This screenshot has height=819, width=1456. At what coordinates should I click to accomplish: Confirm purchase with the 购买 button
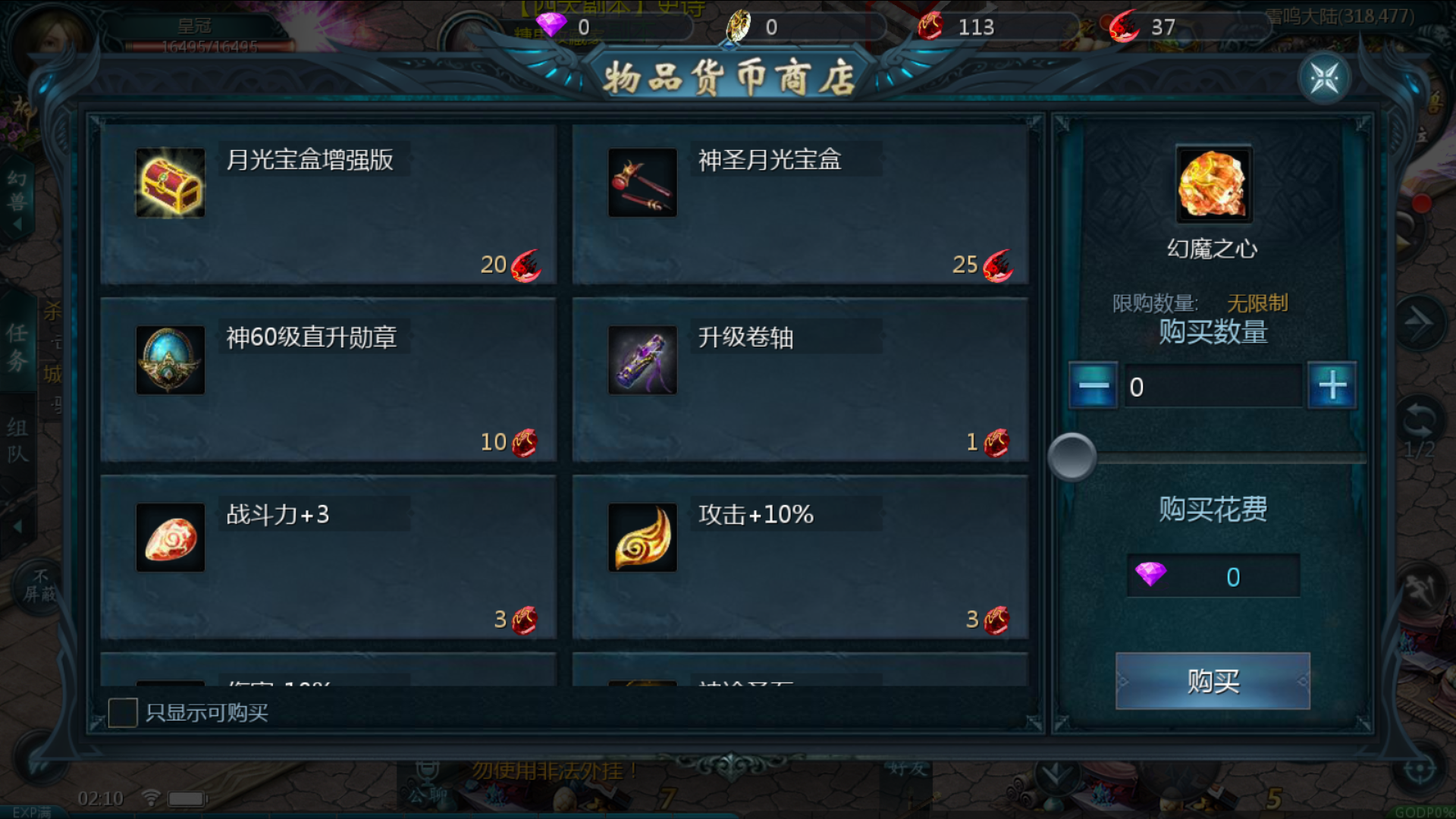coord(1213,681)
